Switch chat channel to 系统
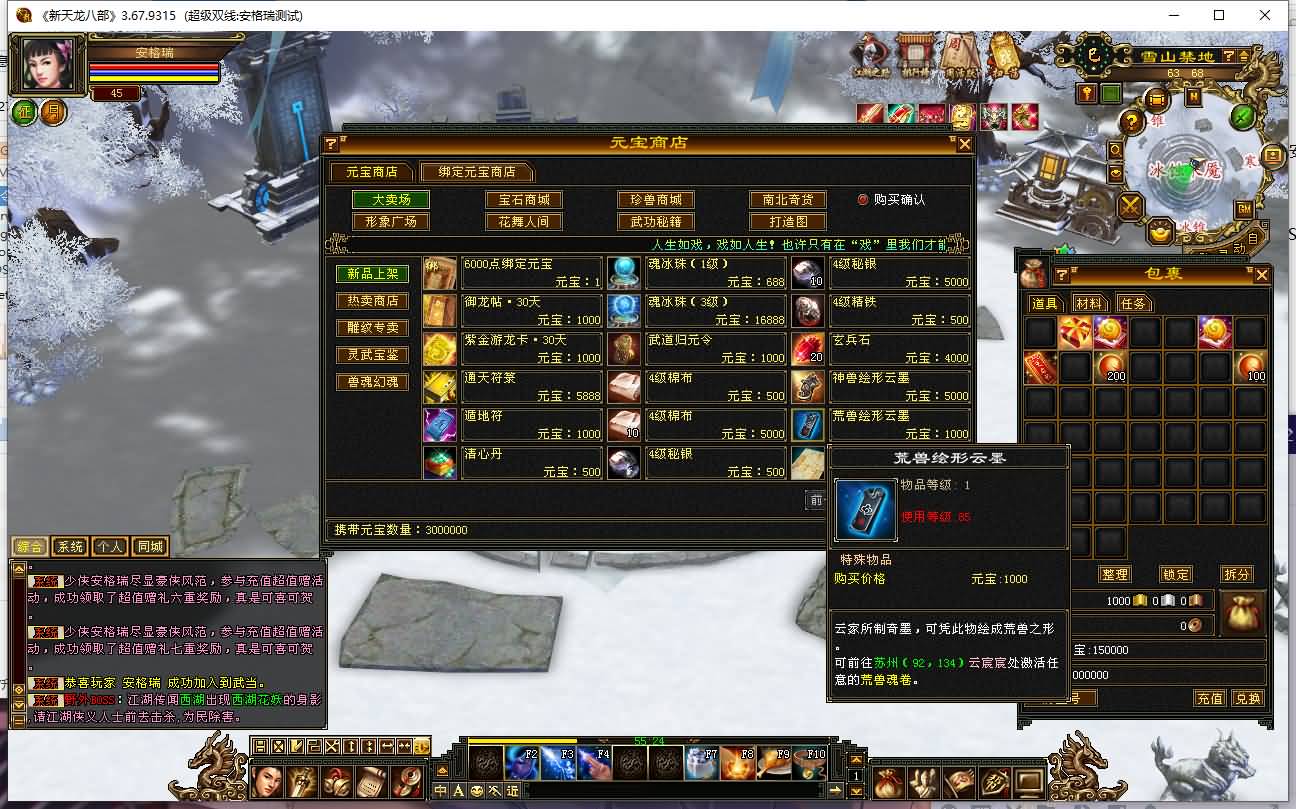This screenshot has height=809, width=1296. 71,546
